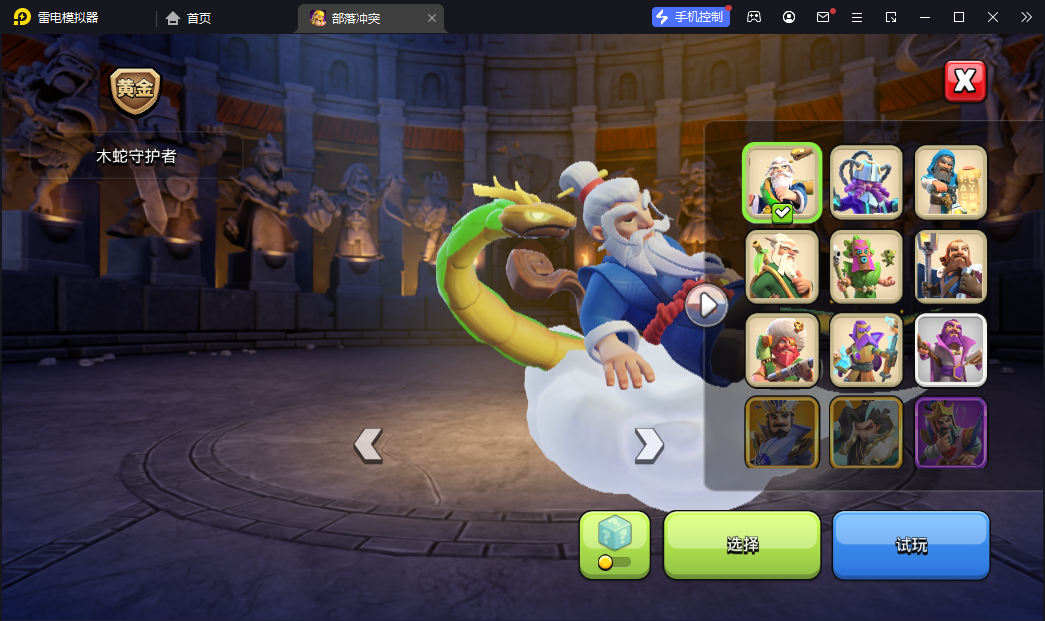Toggle the random skin dice button
The width and height of the screenshot is (1045, 621).
click(615, 545)
